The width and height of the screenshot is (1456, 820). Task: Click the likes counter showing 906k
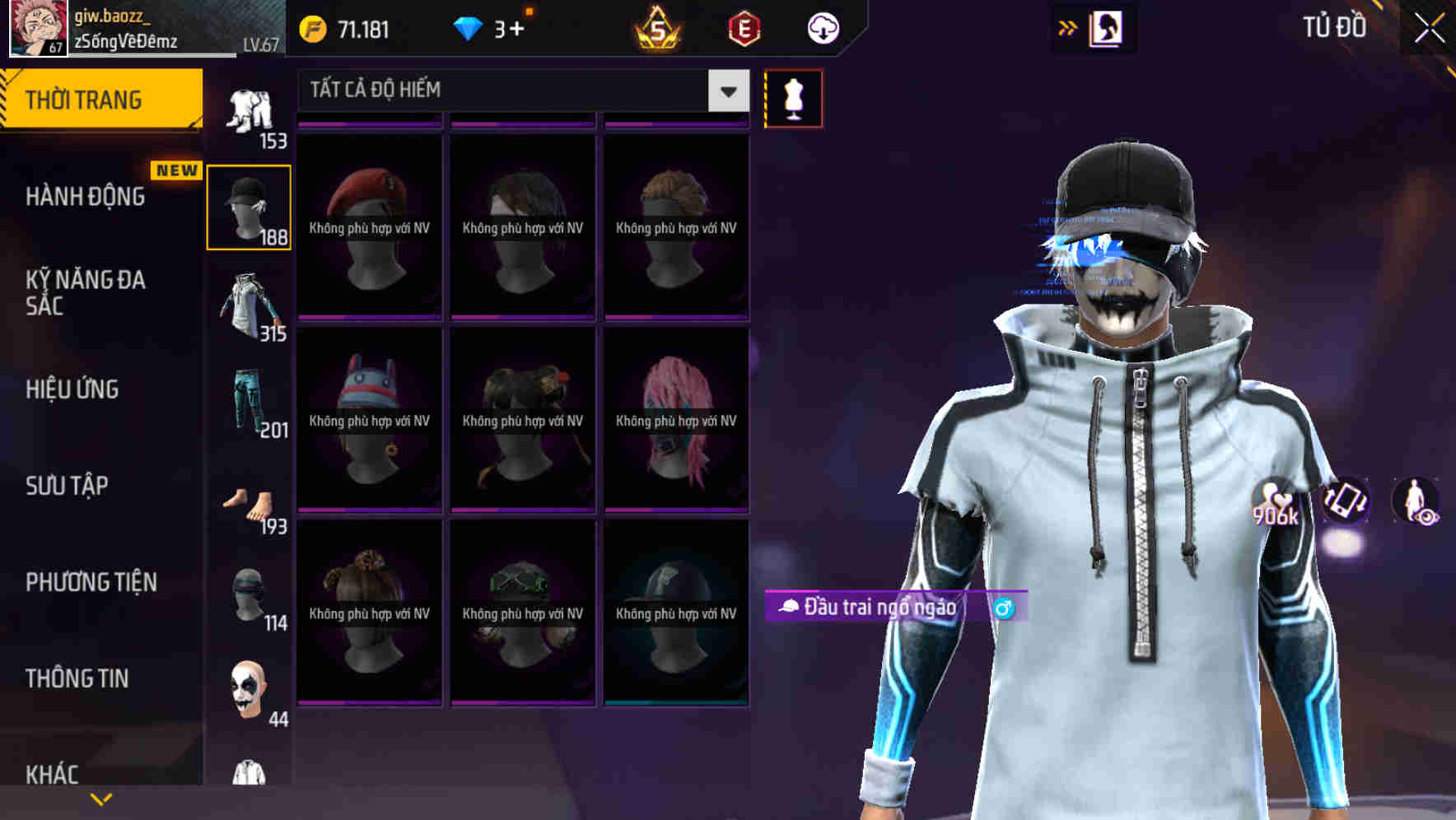point(1273,503)
